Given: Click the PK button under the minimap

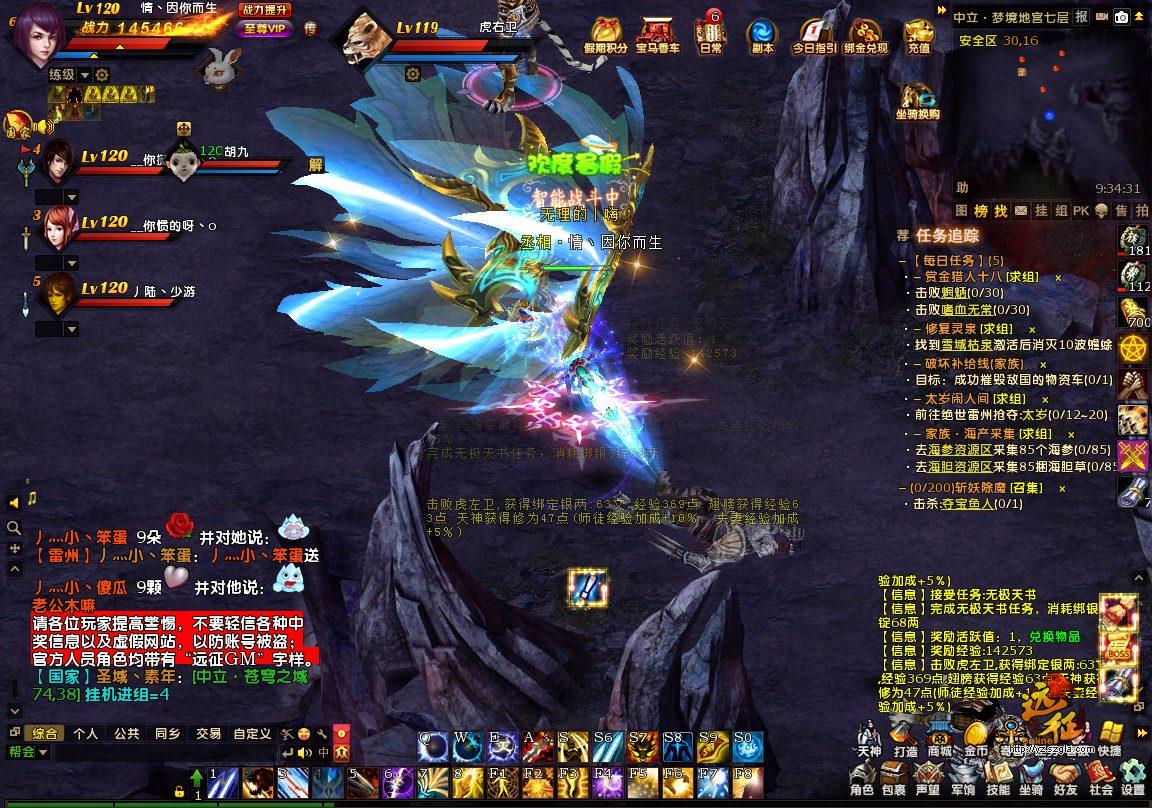Looking at the screenshot, I should click(x=1081, y=211).
